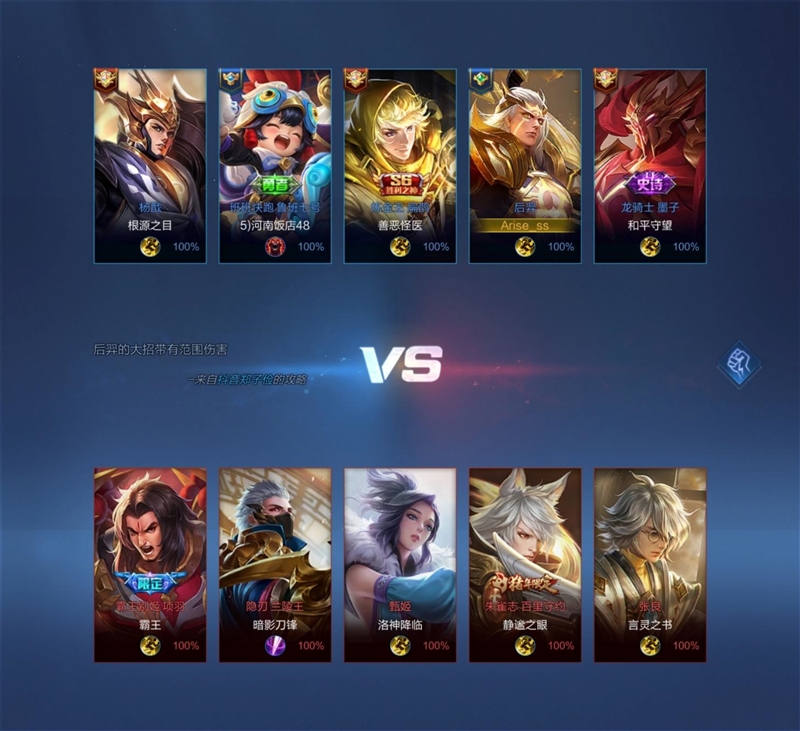Click the 甄姬 洛神降临 card

point(400,564)
